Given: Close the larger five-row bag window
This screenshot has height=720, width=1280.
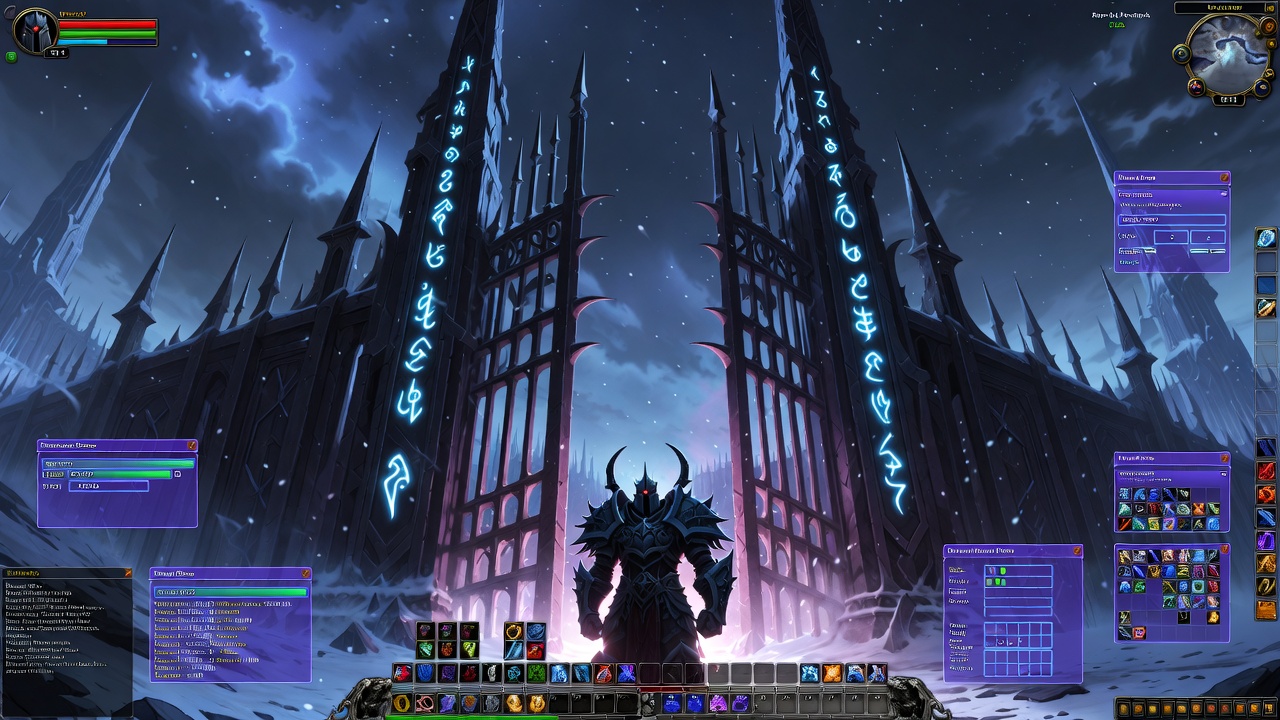Looking at the screenshot, I should [x=1224, y=551].
